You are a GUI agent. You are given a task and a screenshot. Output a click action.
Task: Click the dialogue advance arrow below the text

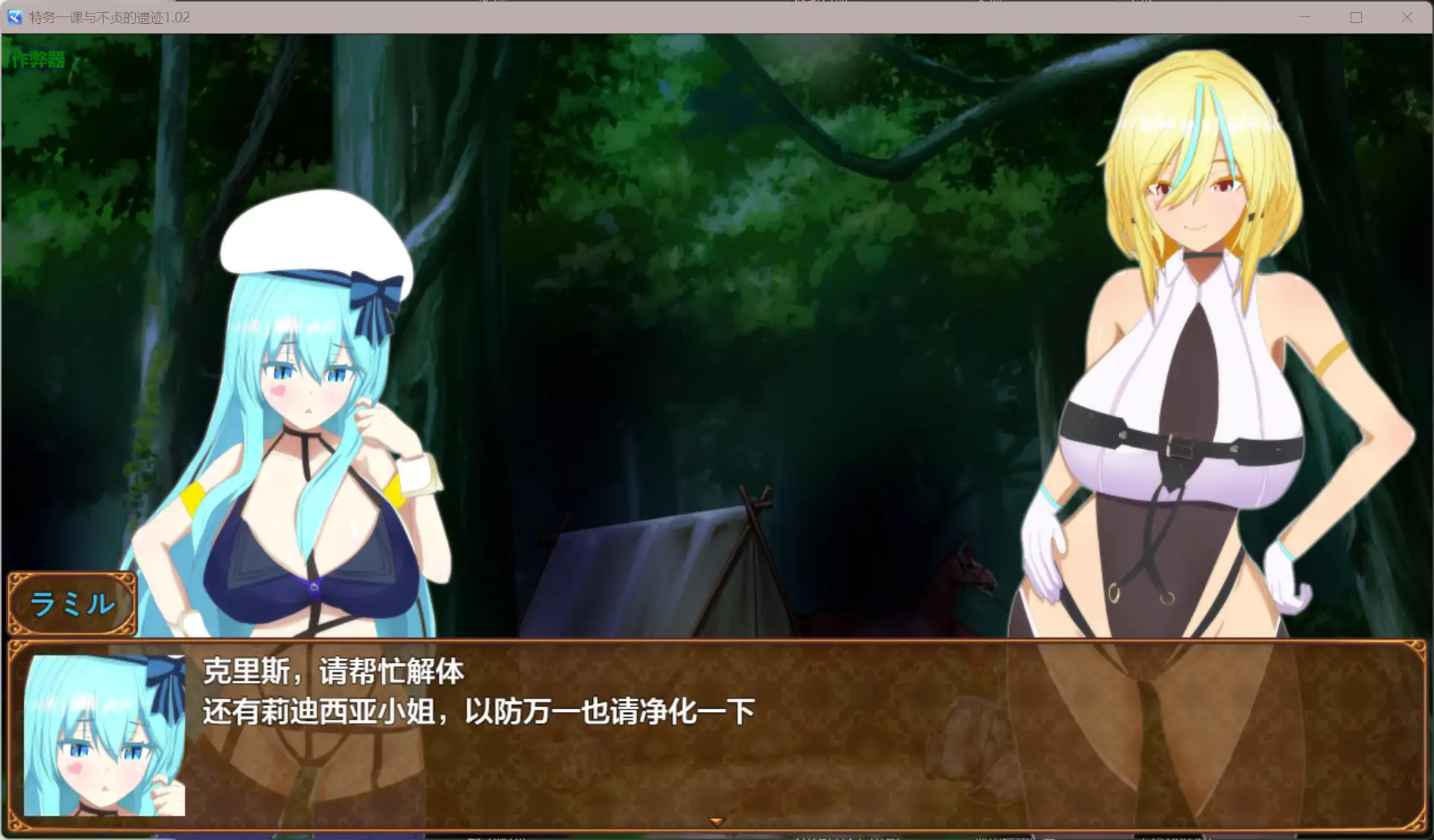click(x=716, y=821)
